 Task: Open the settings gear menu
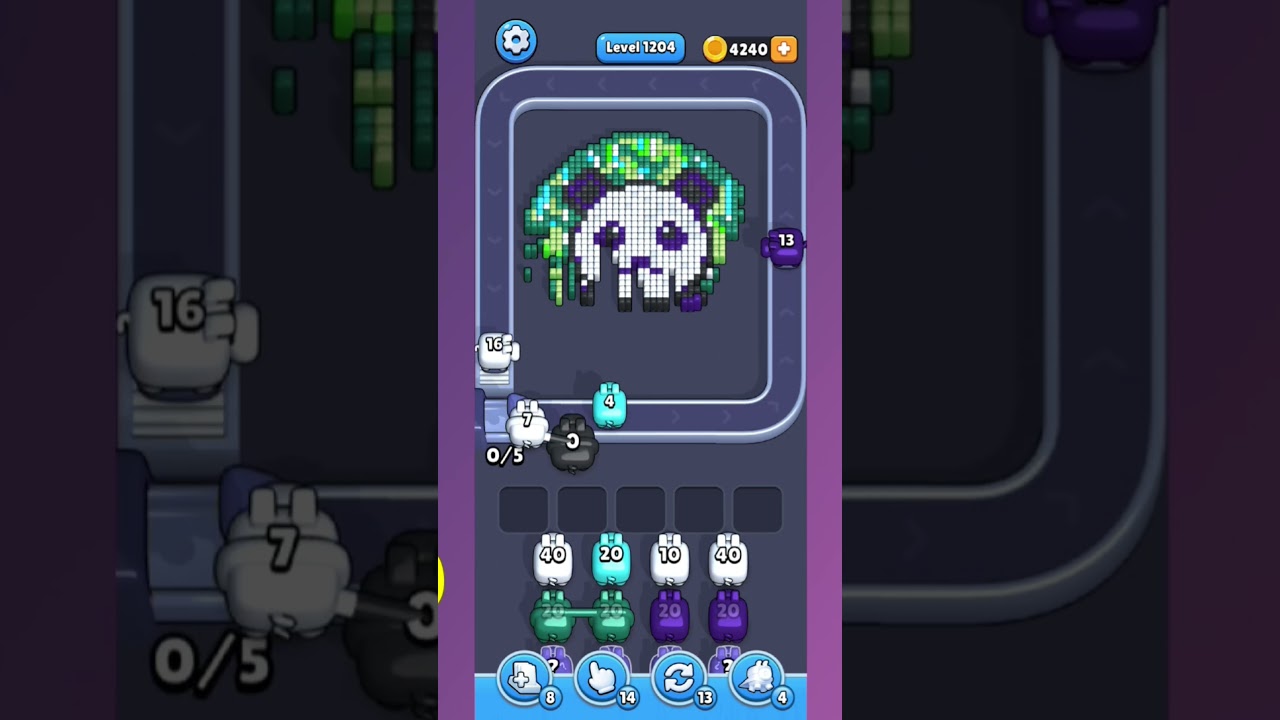pyautogui.click(x=517, y=40)
